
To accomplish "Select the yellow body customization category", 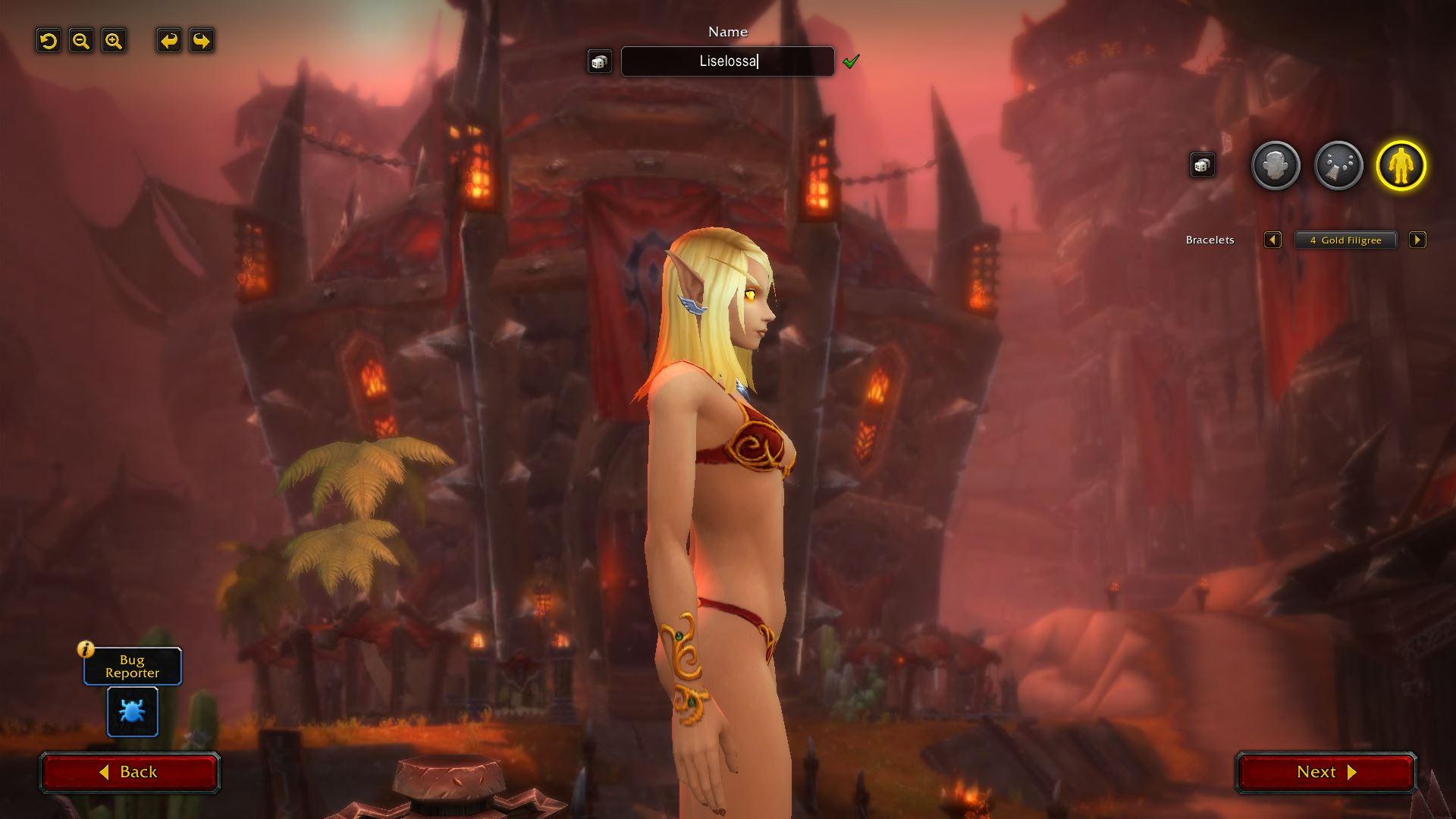I will click(1401, 166).
